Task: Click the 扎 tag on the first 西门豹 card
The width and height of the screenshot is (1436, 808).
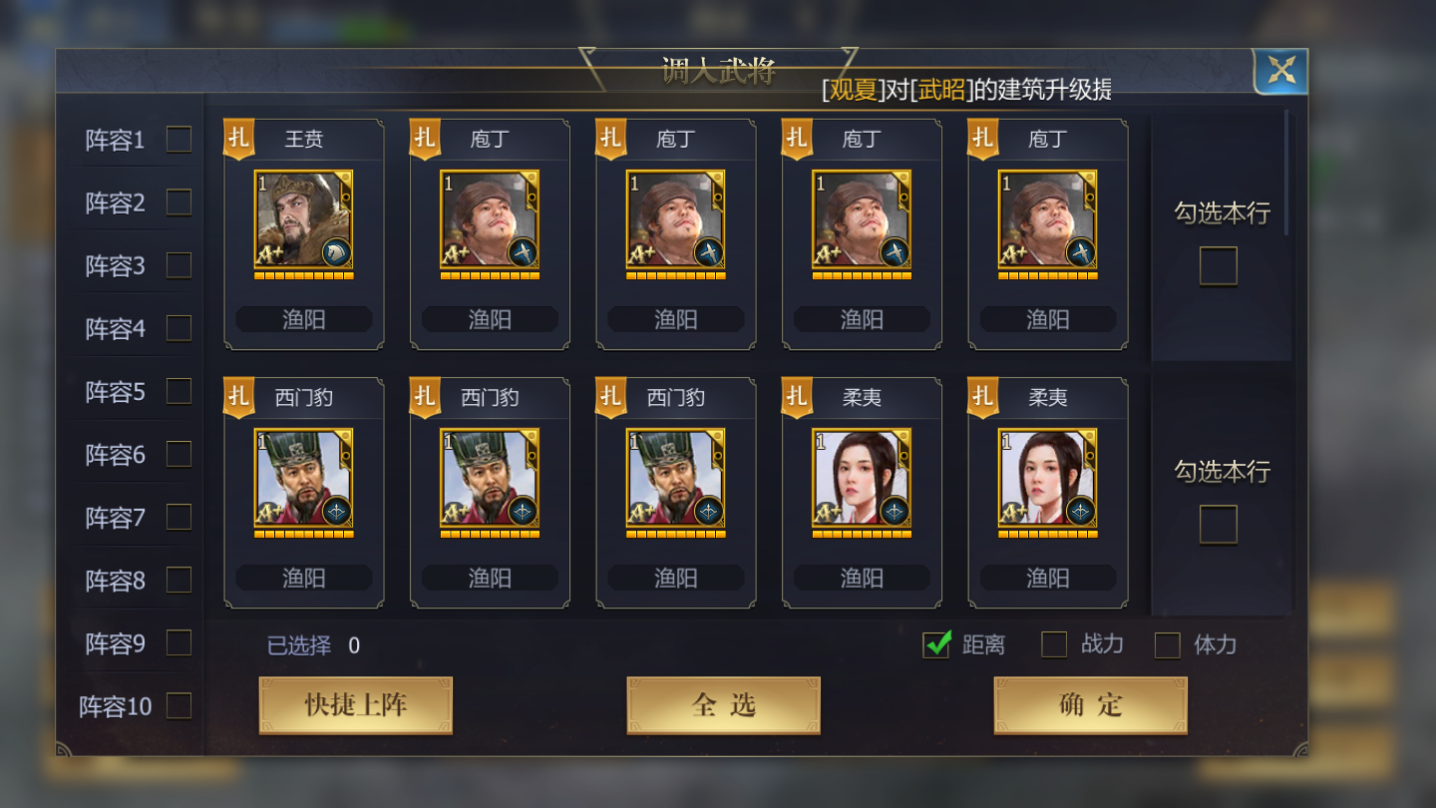Action: [x=238, y=397]
